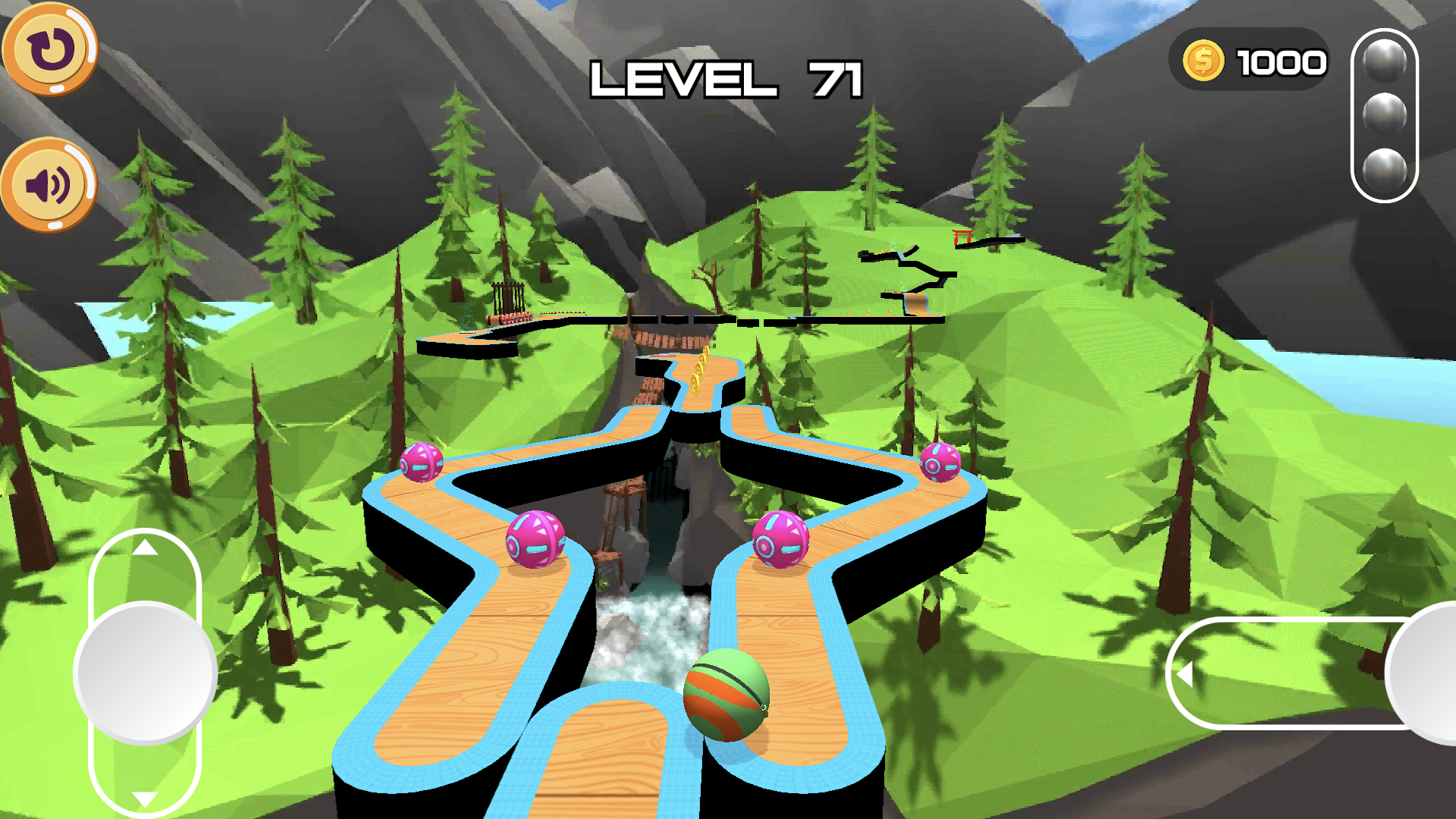The image size is (1456, 819).
Task: Tap the sound speaker icon
Action: coord(45,182)
